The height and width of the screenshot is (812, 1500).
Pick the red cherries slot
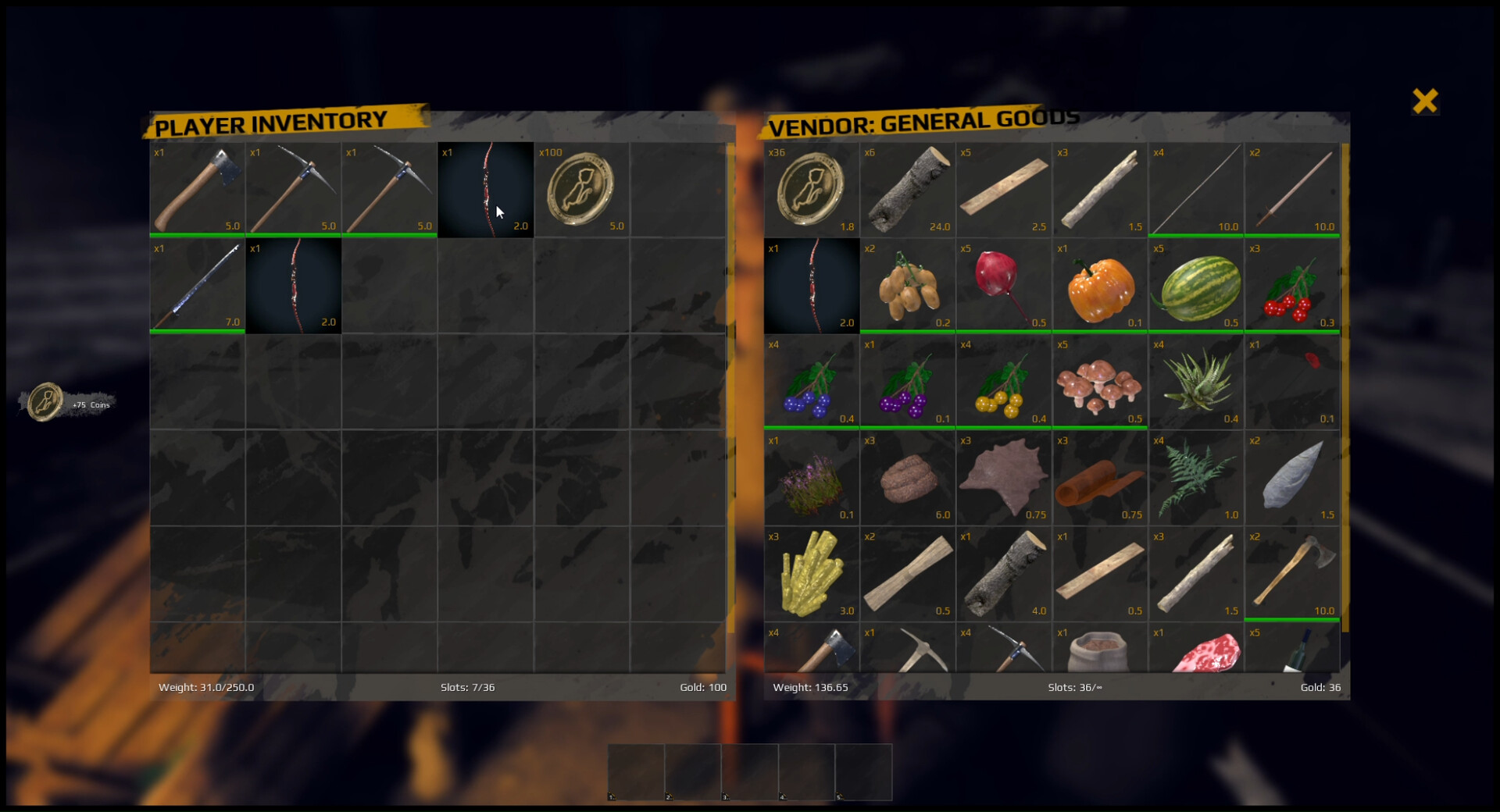pyautogui.click(x=1291, y=286)
